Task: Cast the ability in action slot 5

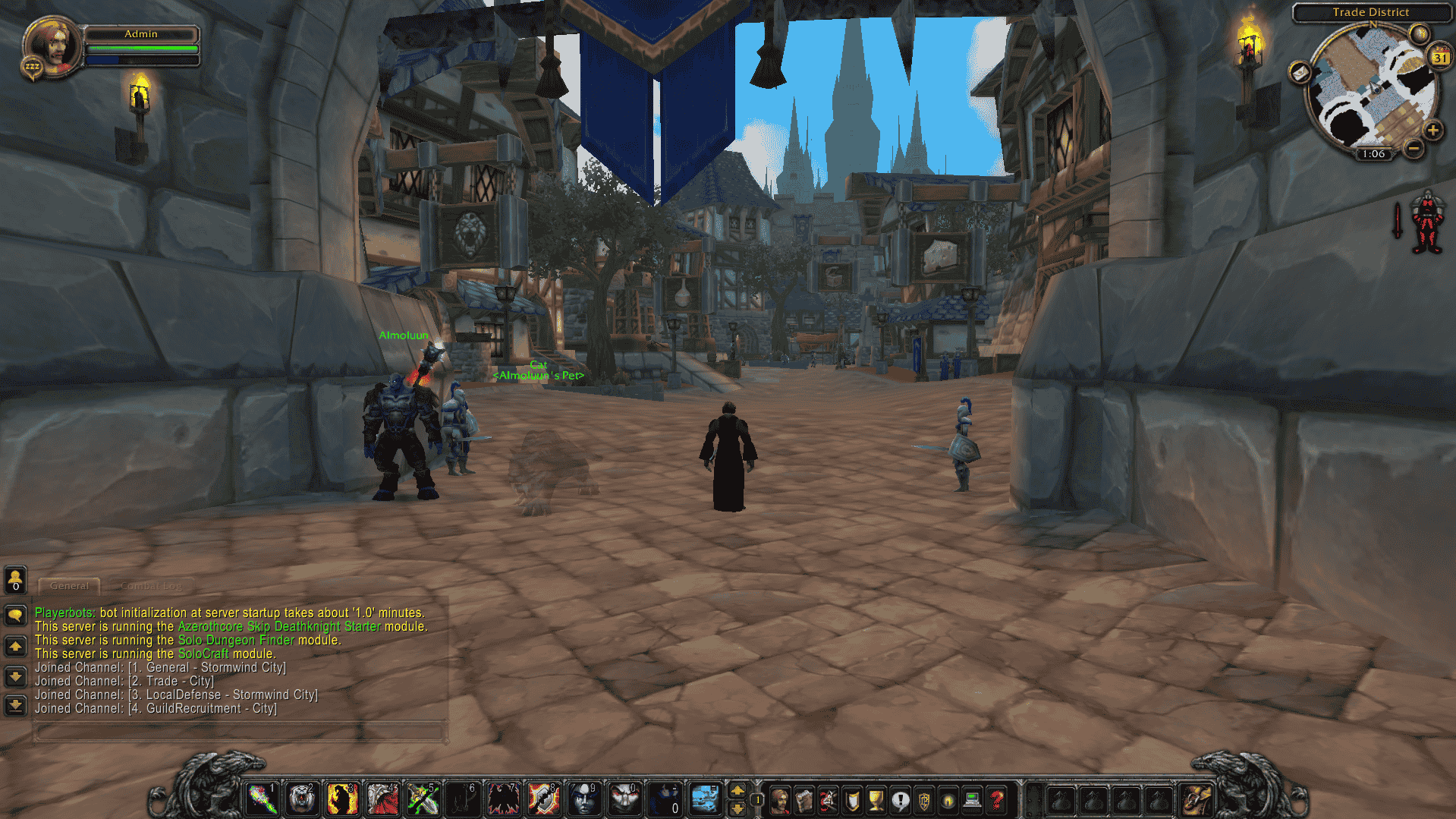Action: (x=423, y=799)
